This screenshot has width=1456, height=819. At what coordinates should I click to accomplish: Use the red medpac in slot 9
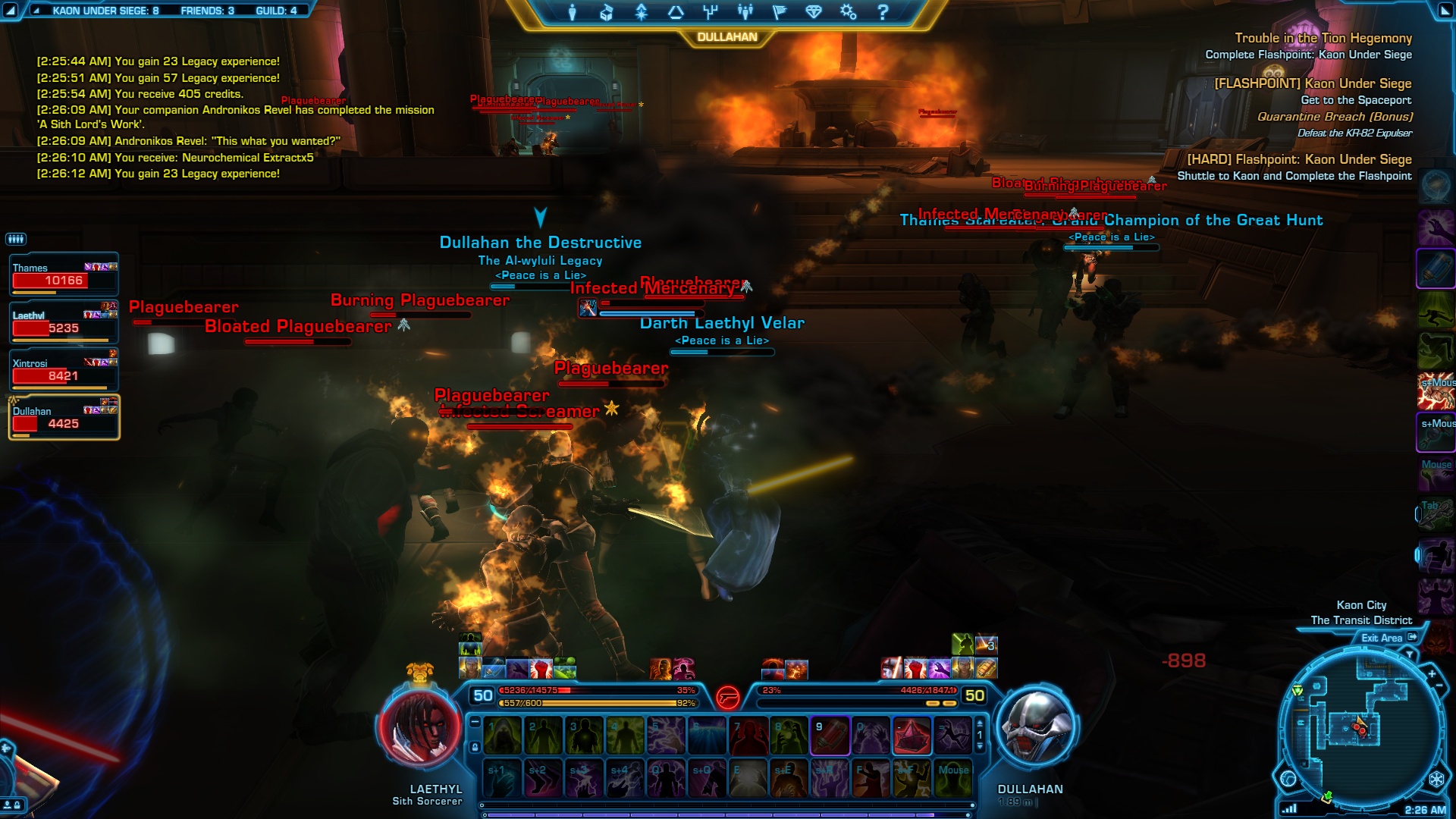click(x=830, y=736)
